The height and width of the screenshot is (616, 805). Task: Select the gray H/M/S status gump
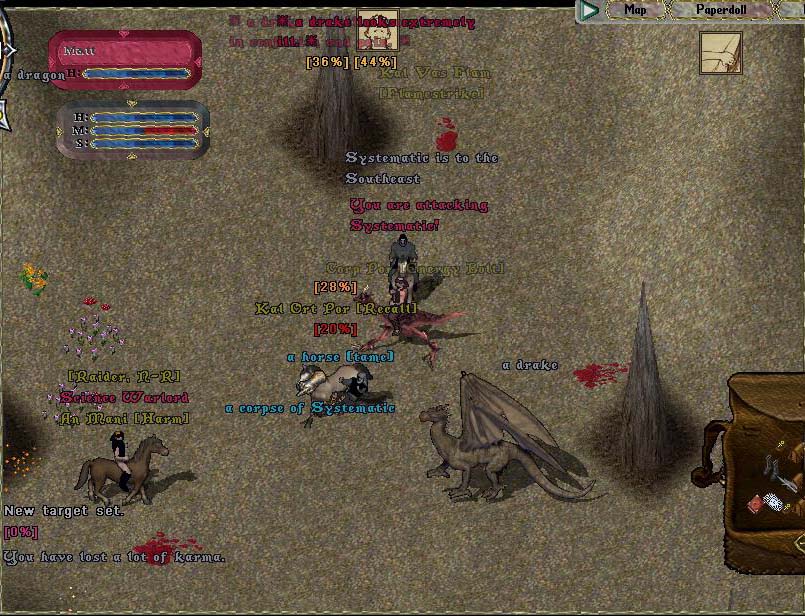pos(133,129)
